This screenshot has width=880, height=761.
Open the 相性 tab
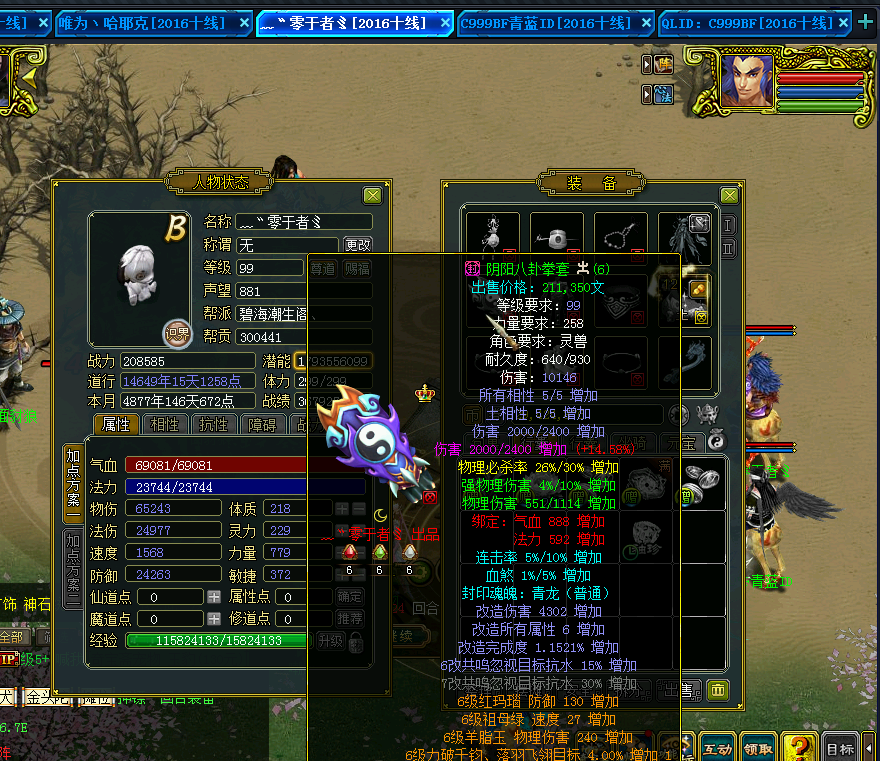coord(165,424)
